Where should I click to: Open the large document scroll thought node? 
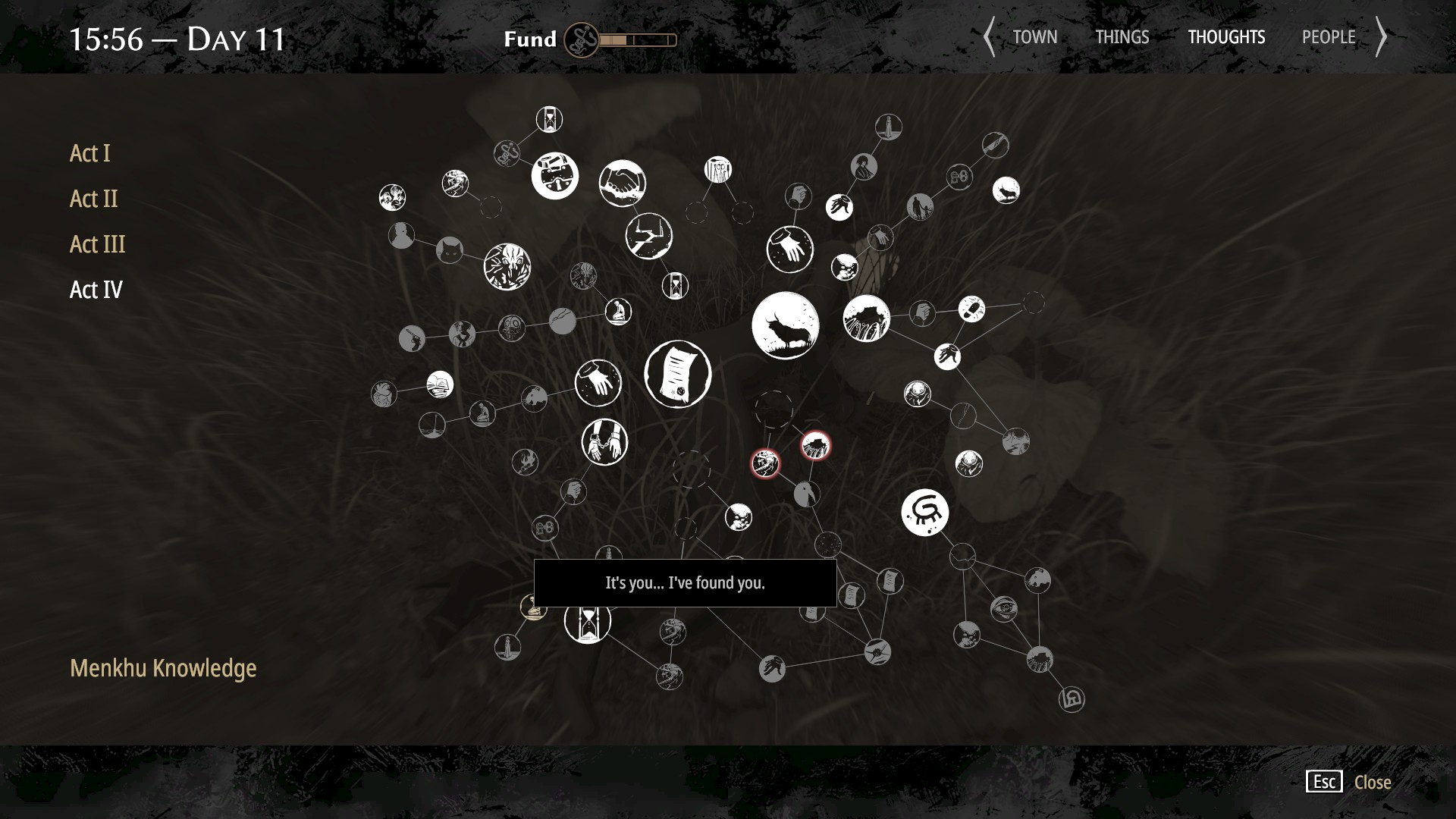click(x=677, y=374)
